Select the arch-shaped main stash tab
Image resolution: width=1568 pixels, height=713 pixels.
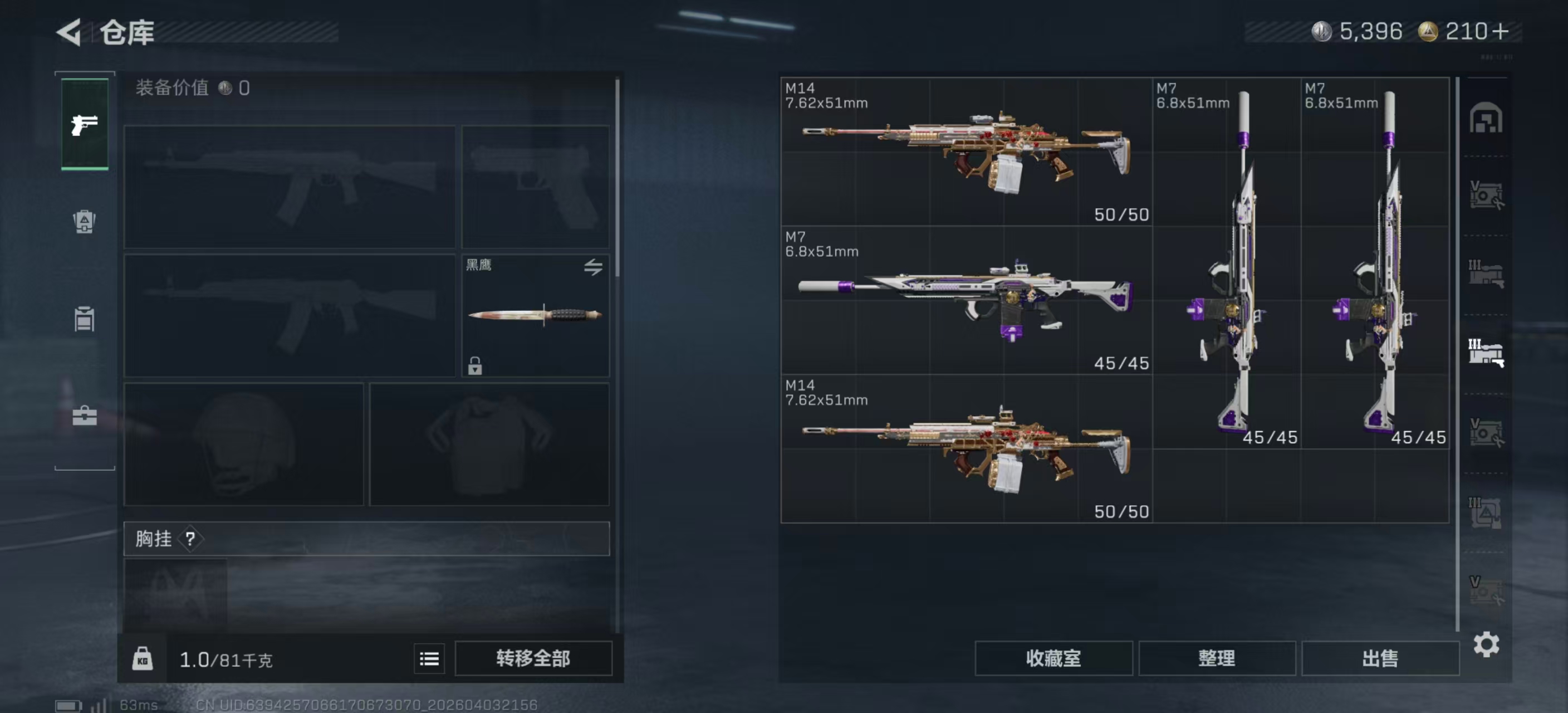pyautogui.click(x=1486, y=118)
